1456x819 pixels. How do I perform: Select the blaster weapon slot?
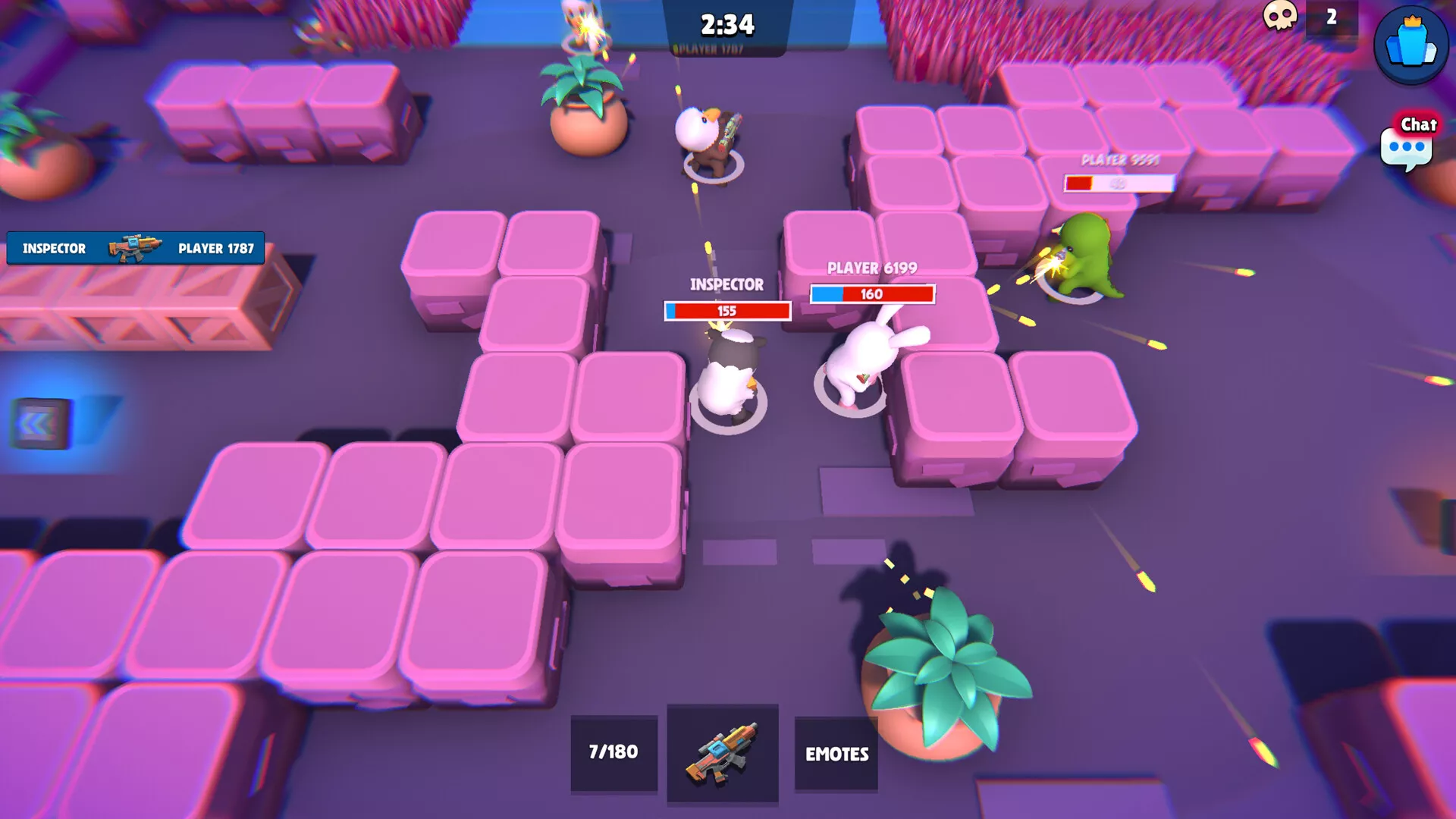(x=722, y=752)
